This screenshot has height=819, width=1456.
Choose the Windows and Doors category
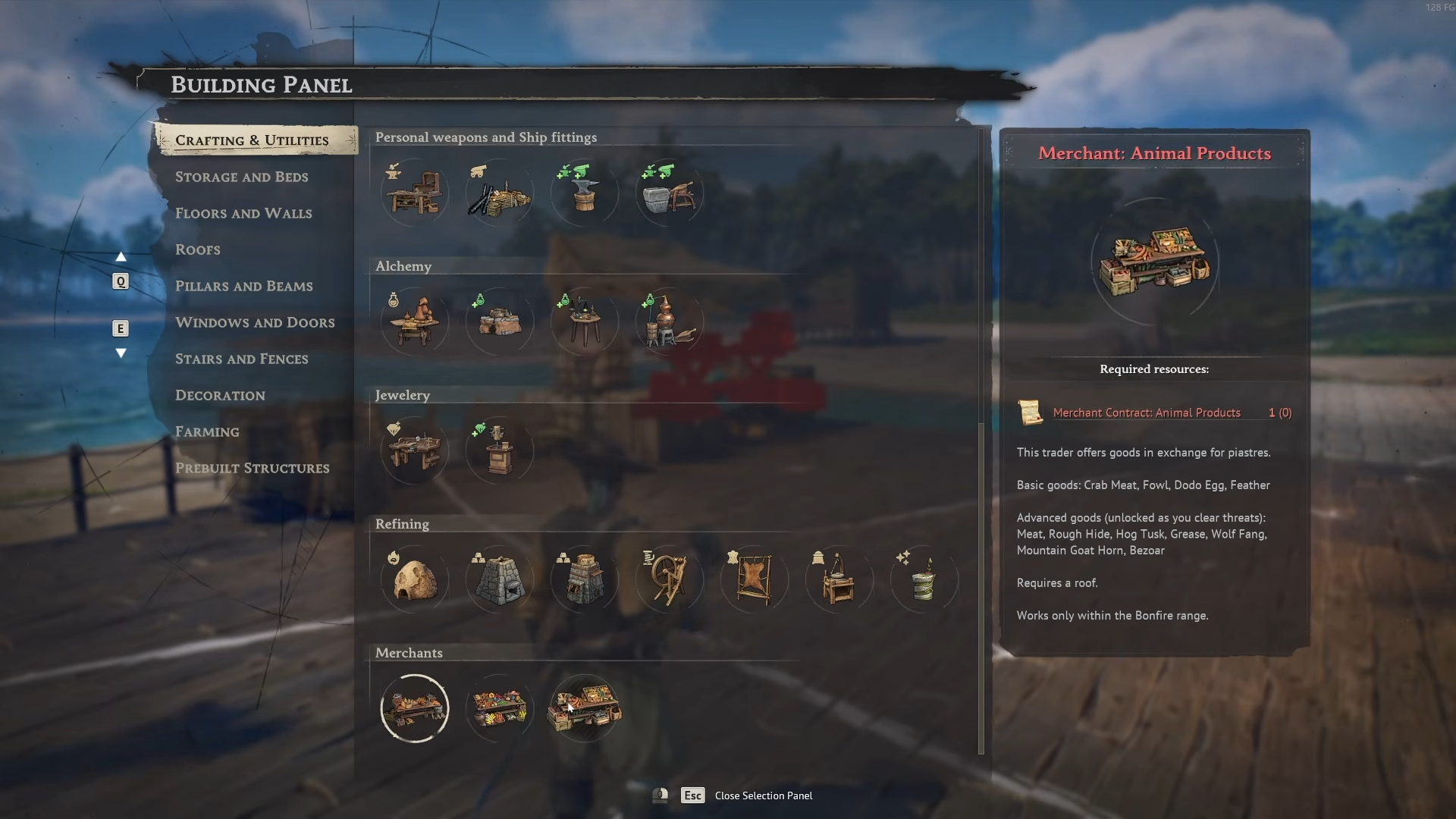255,322
